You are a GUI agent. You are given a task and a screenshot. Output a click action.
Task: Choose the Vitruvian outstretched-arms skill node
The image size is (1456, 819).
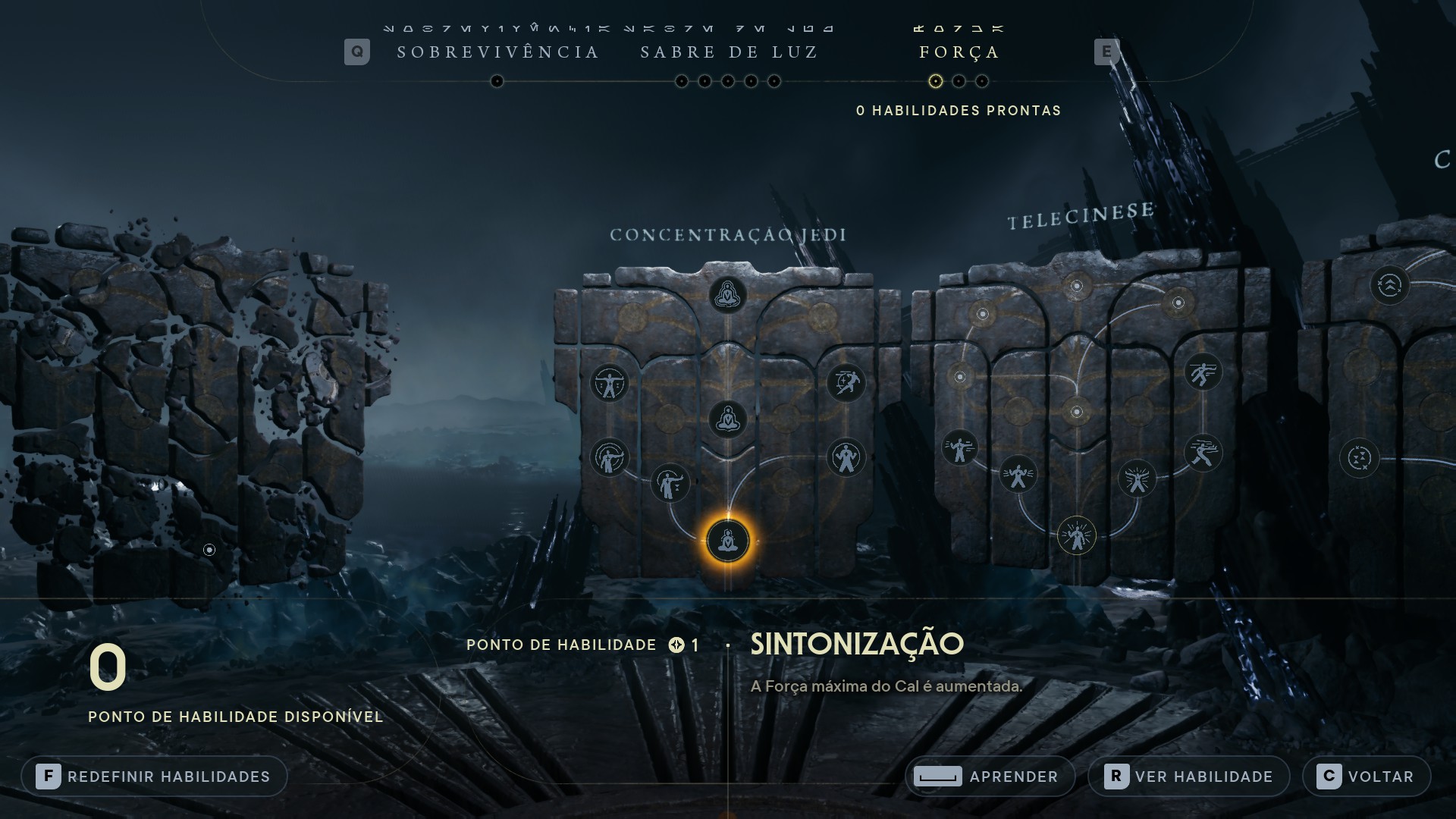[x=609, y=383]
